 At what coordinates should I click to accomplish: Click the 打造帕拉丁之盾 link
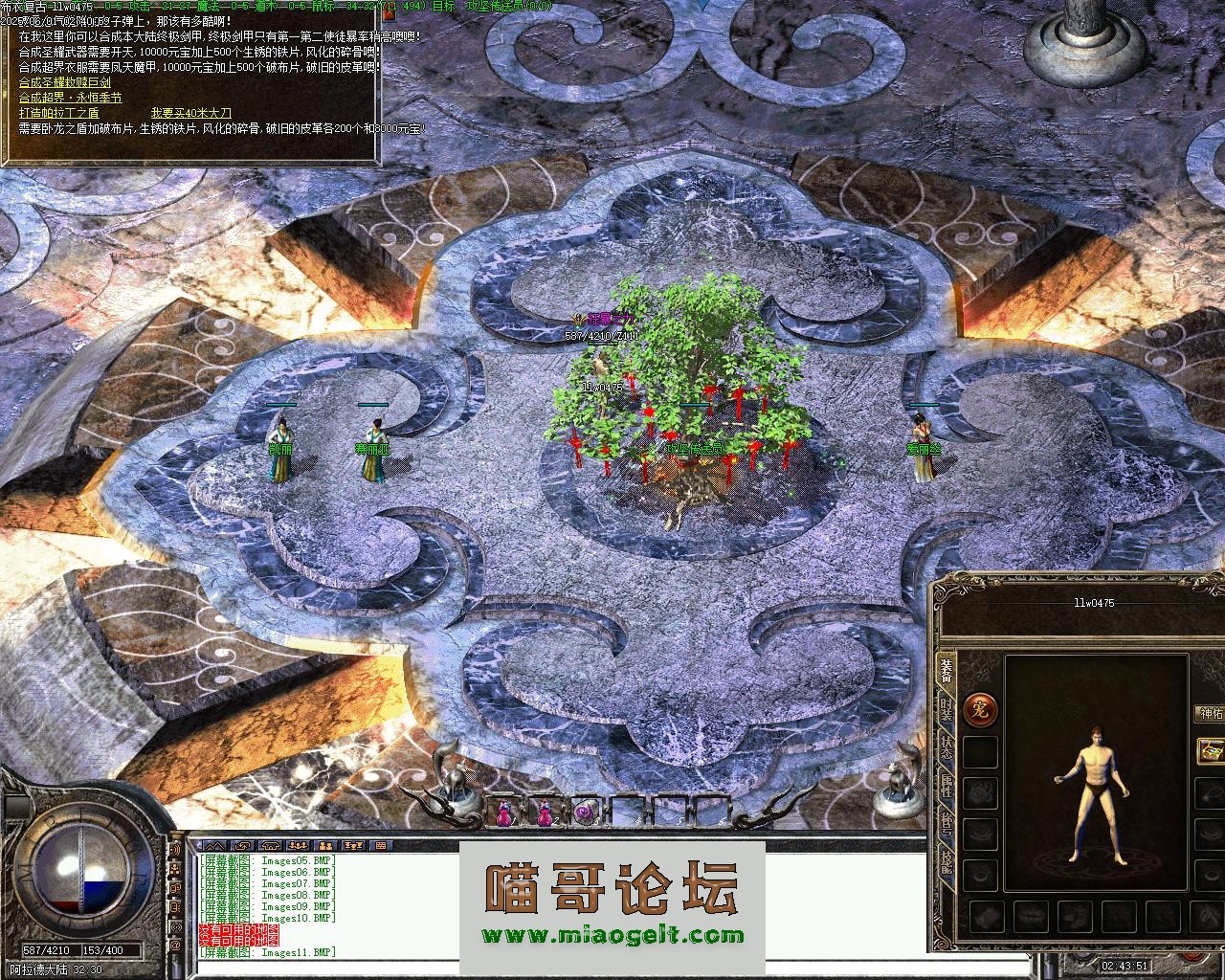click(x=58, y=113)
